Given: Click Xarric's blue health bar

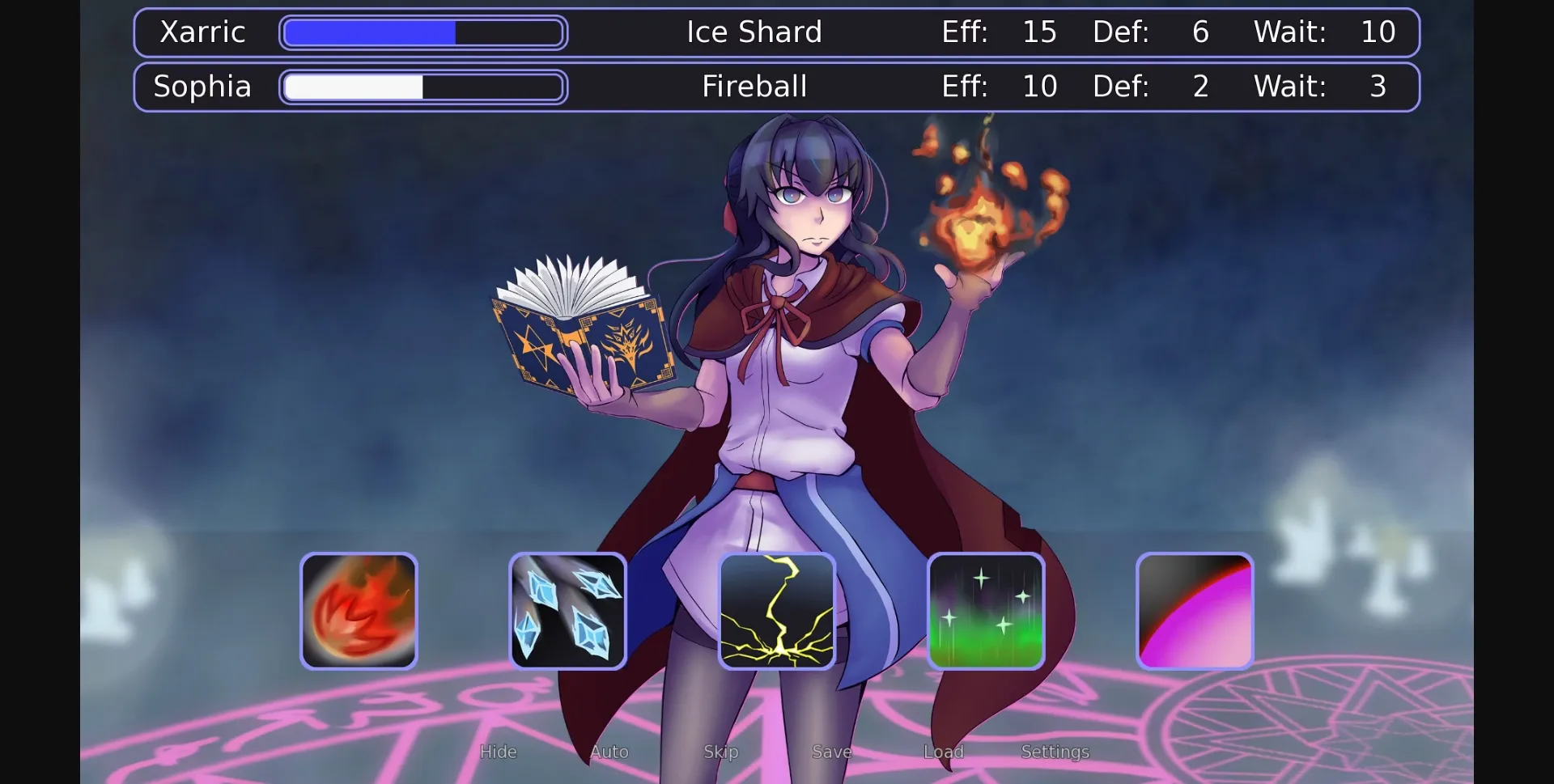Looking at the screenshot, I should point(422,32).
